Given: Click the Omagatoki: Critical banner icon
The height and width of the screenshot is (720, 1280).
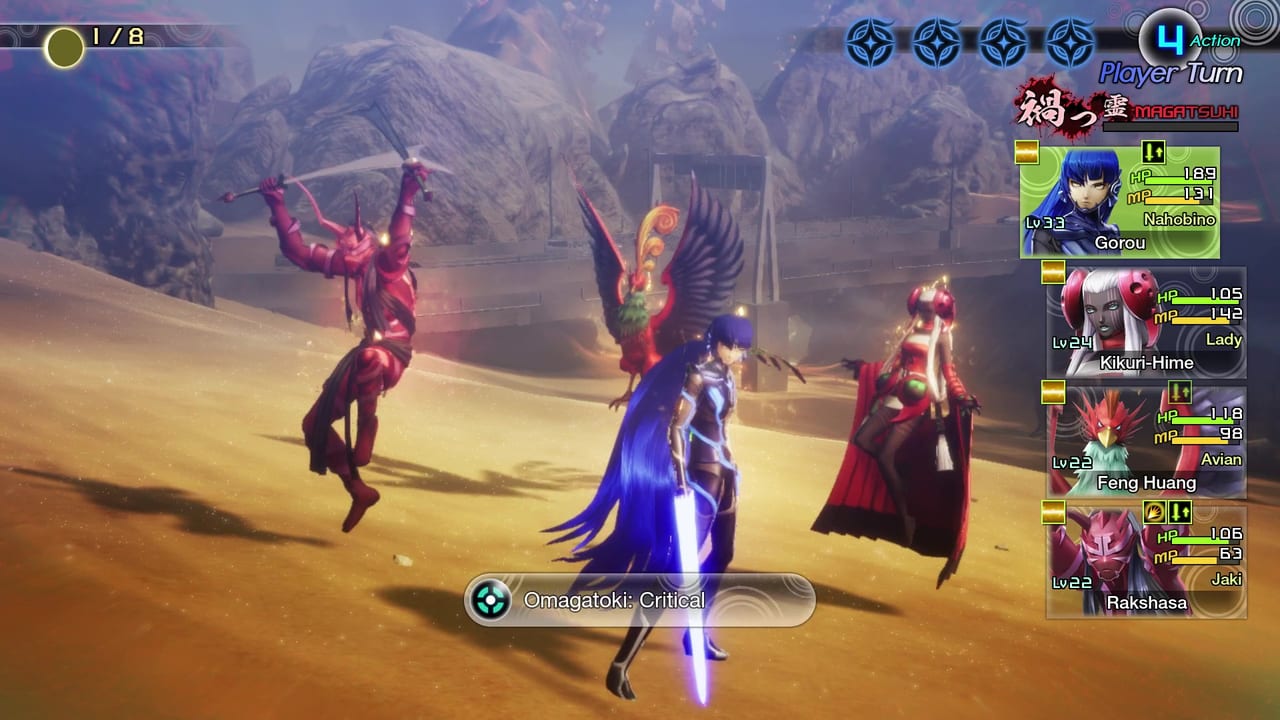Looking at the screenshot, I should click(489, 599).
